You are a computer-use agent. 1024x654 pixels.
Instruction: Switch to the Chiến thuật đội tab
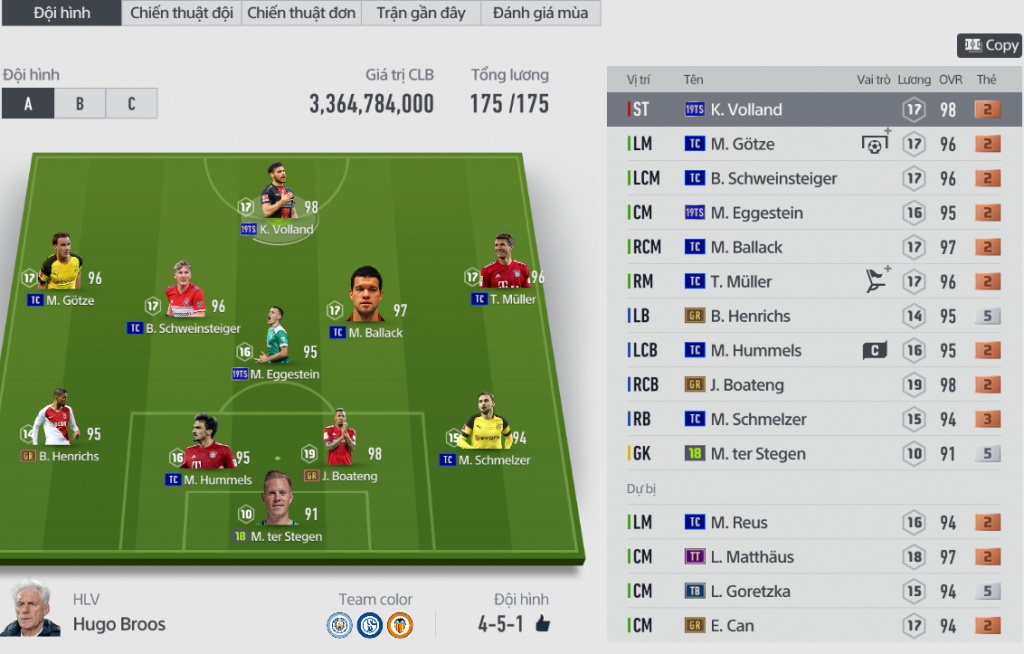[x=181, y=13]
